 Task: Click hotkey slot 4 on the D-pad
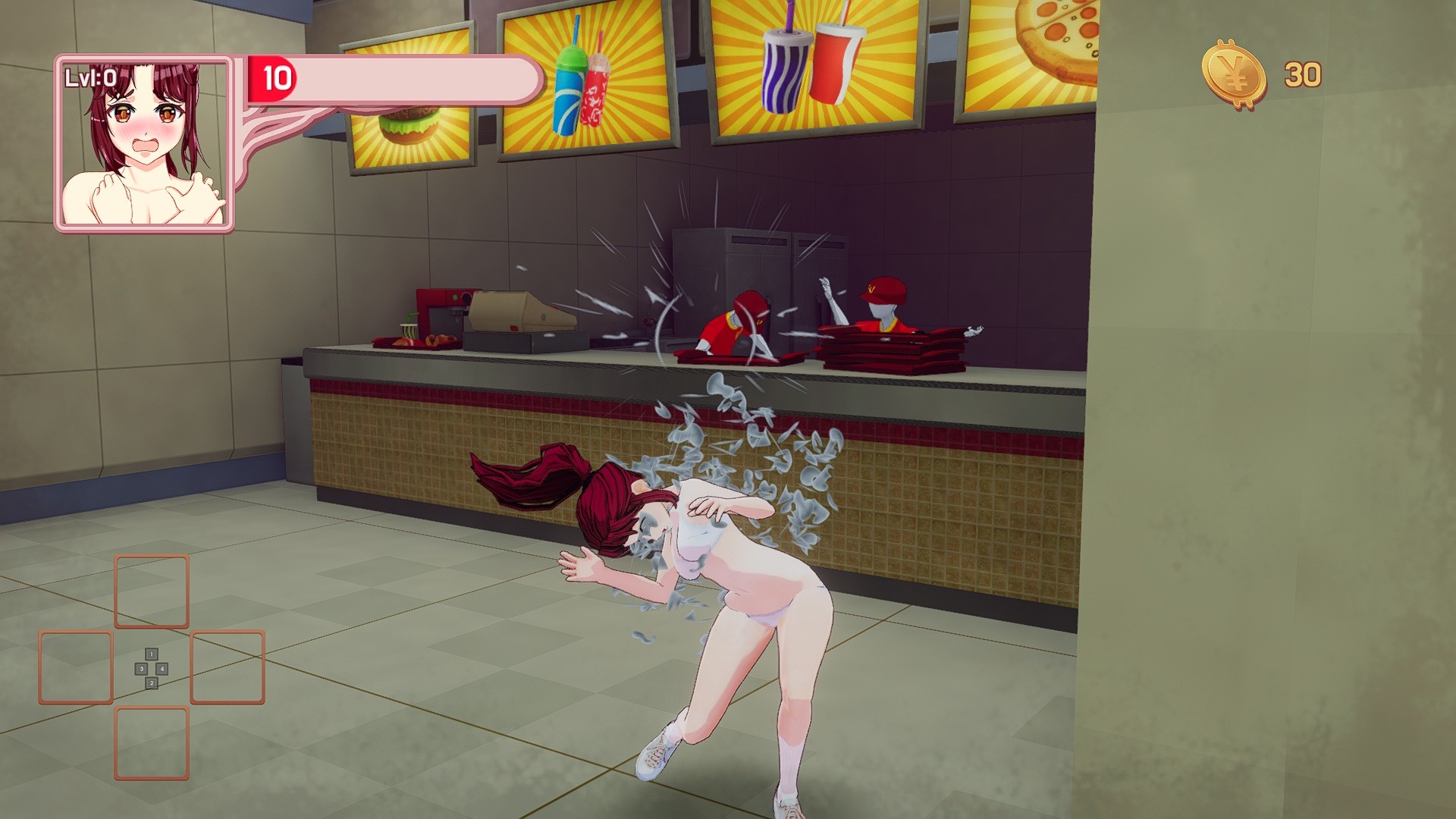(x=162, y=669)
